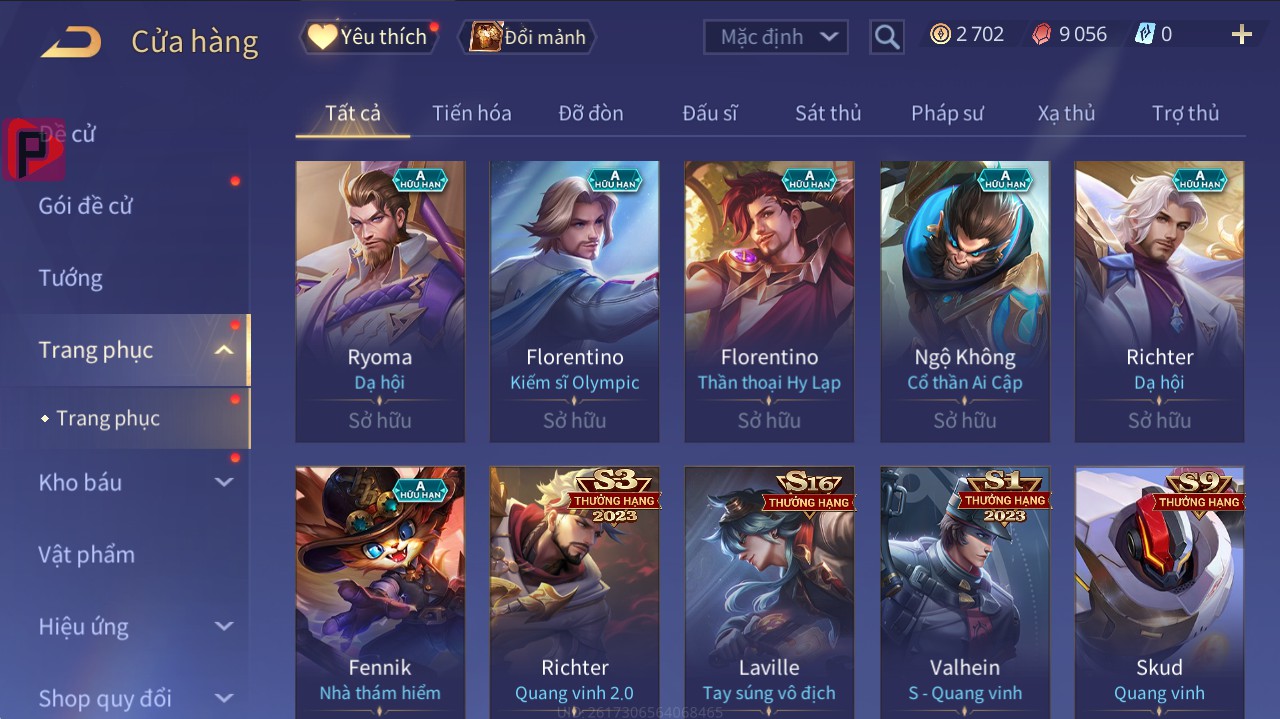
Task: Open the Mặc định sort dropdown
Action: tap(776, 37)
